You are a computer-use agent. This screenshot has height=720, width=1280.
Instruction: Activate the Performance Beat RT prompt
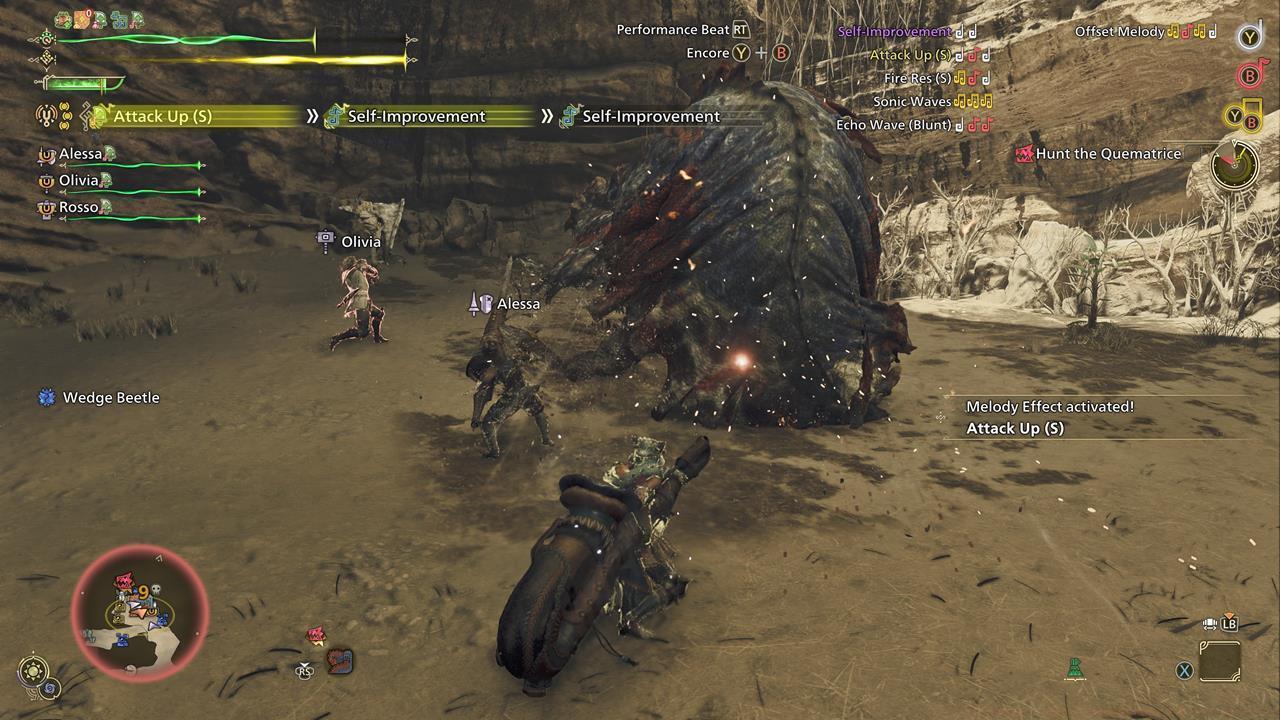tap(741, 29)
